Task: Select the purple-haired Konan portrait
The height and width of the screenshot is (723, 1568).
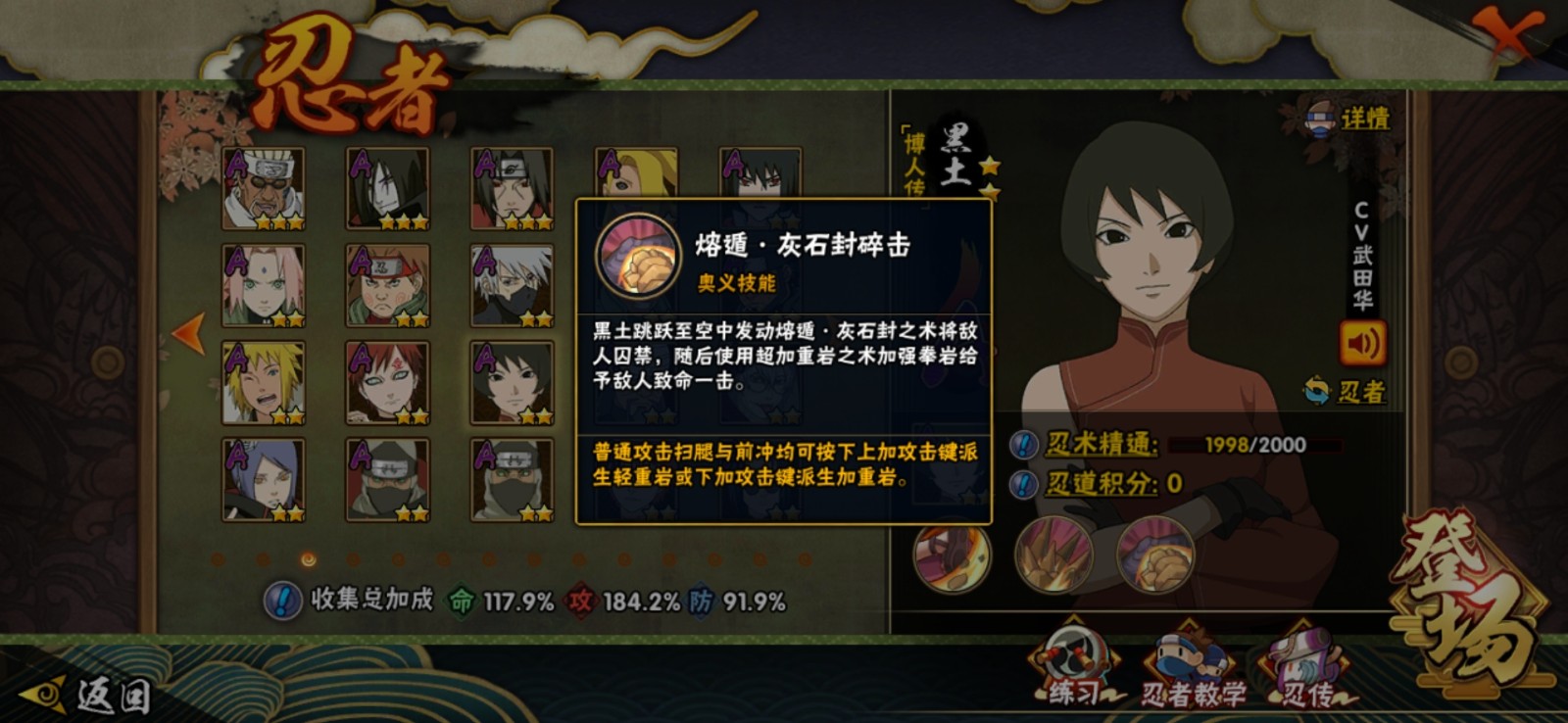Action: pyautogui.click(x=263, y=479)
